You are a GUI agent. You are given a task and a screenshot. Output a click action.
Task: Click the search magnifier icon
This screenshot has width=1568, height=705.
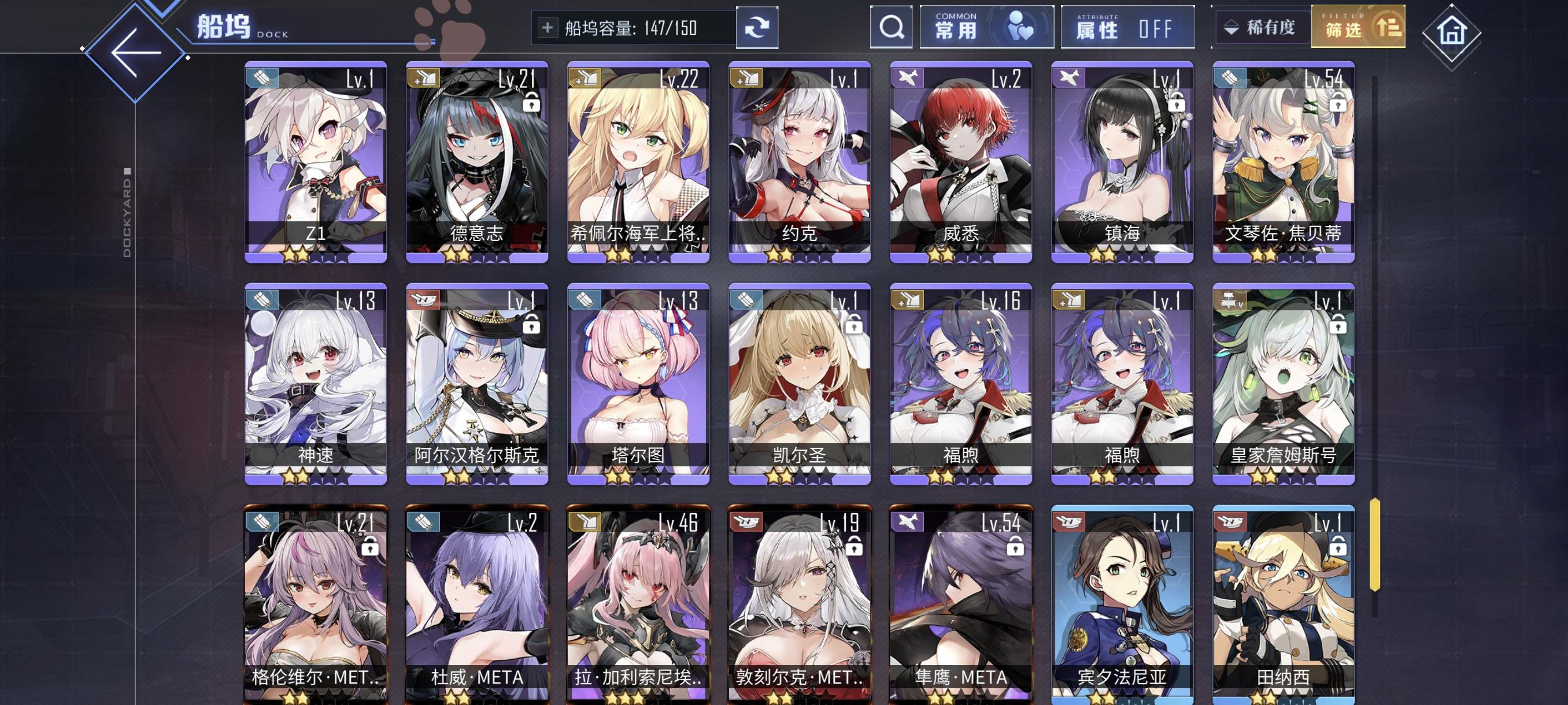pos(891,27)
